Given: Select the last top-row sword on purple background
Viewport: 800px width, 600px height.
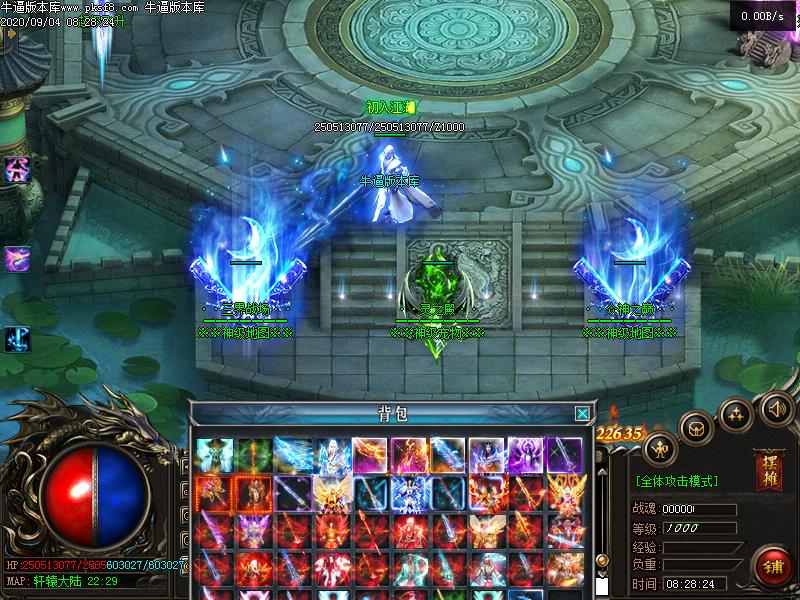Looking at the screenshot, I should click(x=565, y=455).
